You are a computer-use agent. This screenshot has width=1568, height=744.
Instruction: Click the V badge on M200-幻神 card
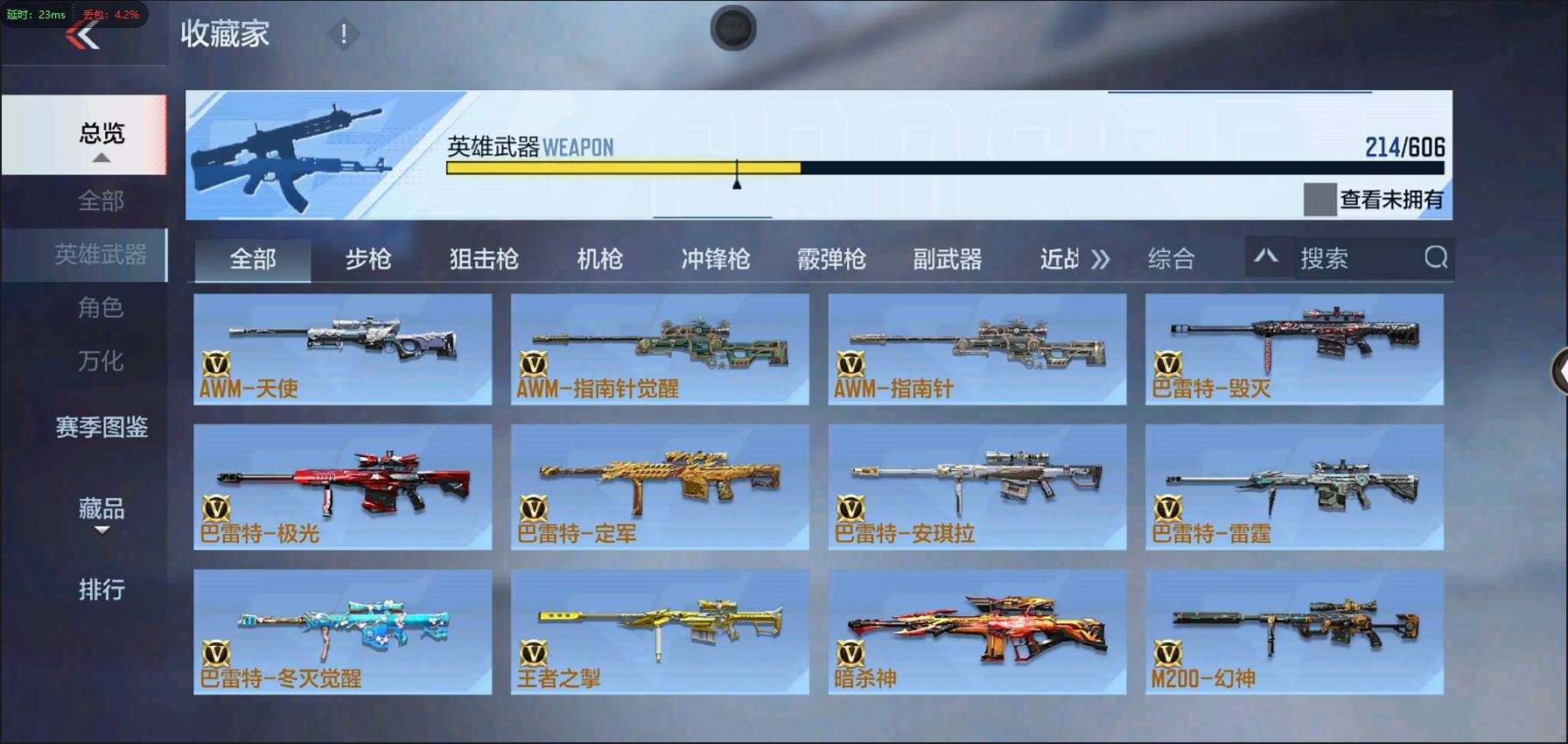point(1167,651)
